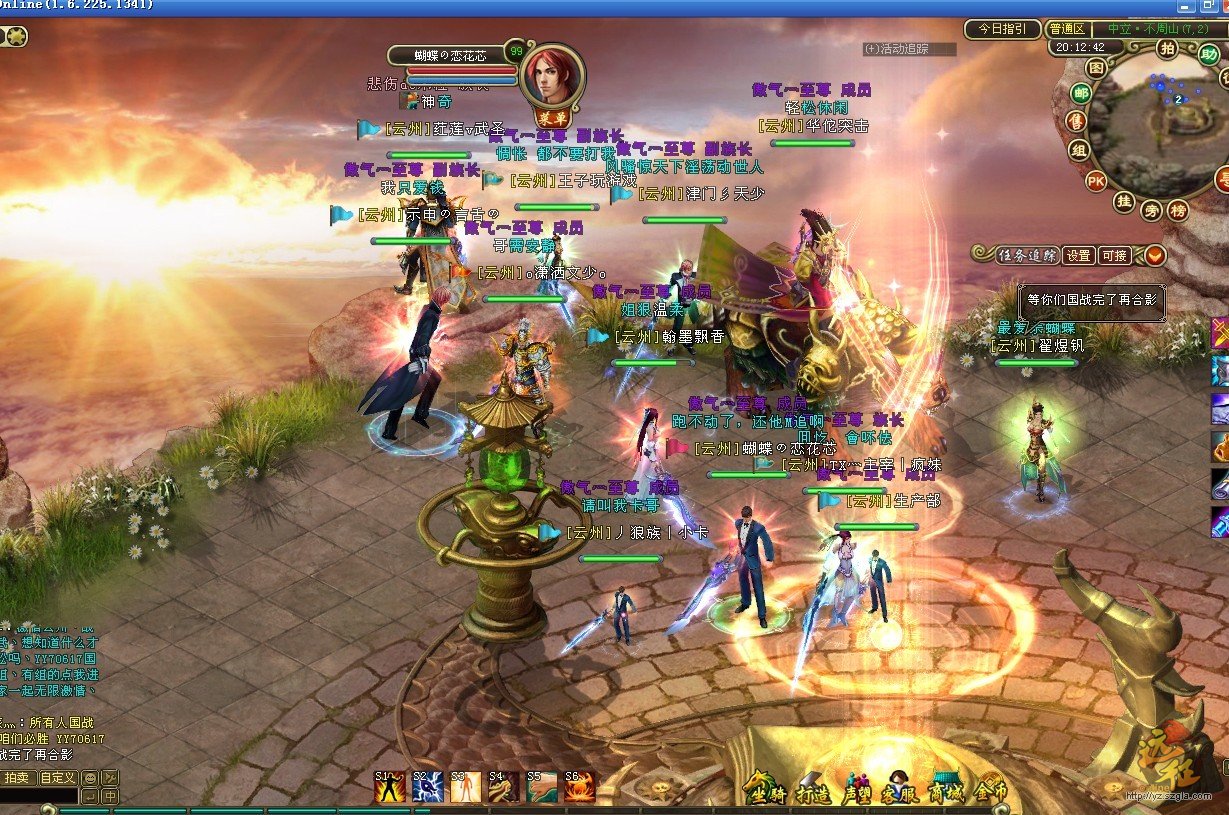Show 可接 available quests
This screenshot has height=815, width=1229.
pos(1113,256)
